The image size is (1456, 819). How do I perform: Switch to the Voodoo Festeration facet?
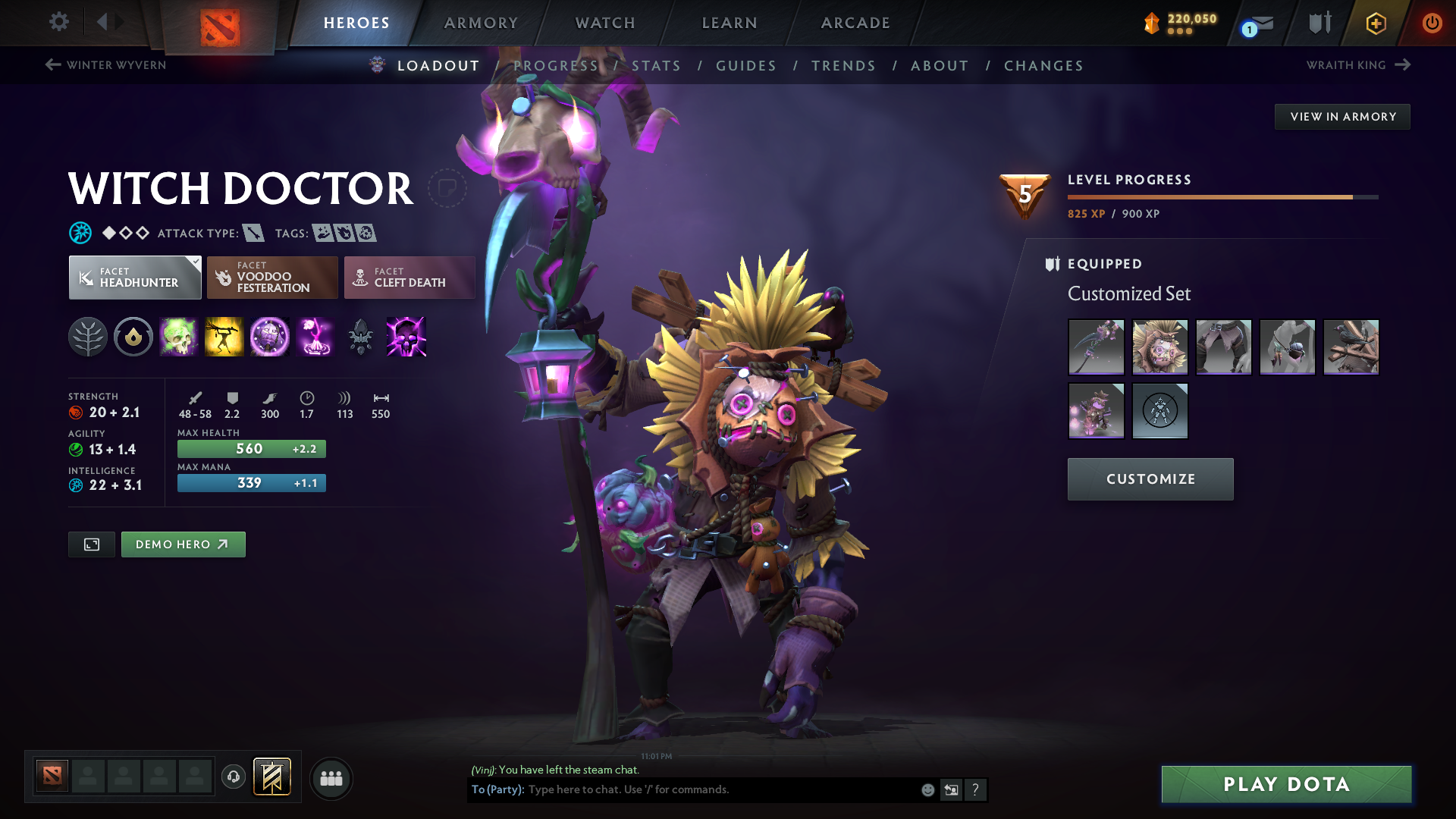(271, 278)
